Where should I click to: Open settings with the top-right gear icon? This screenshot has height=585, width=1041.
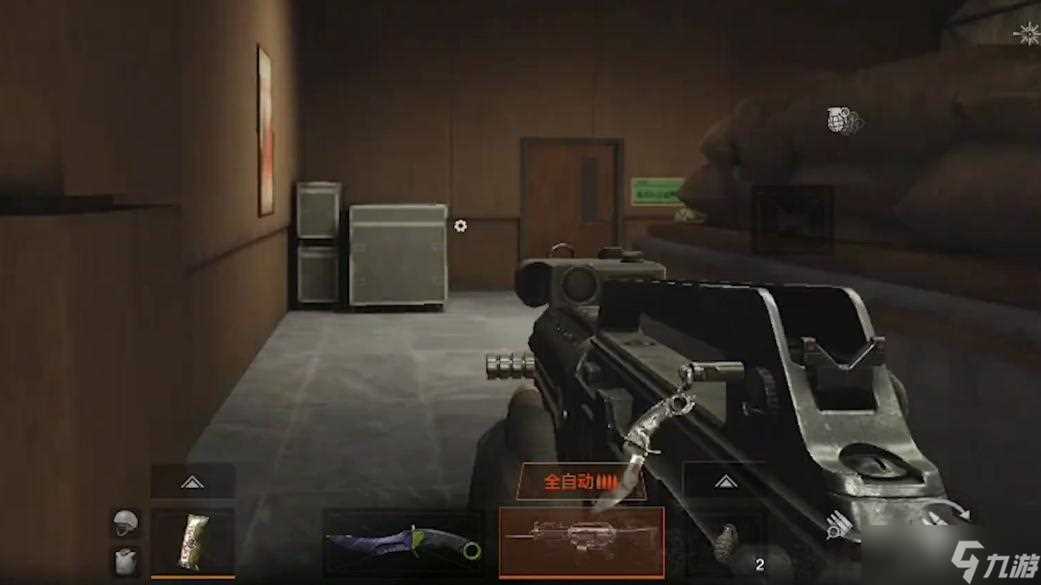point(1026,35)
